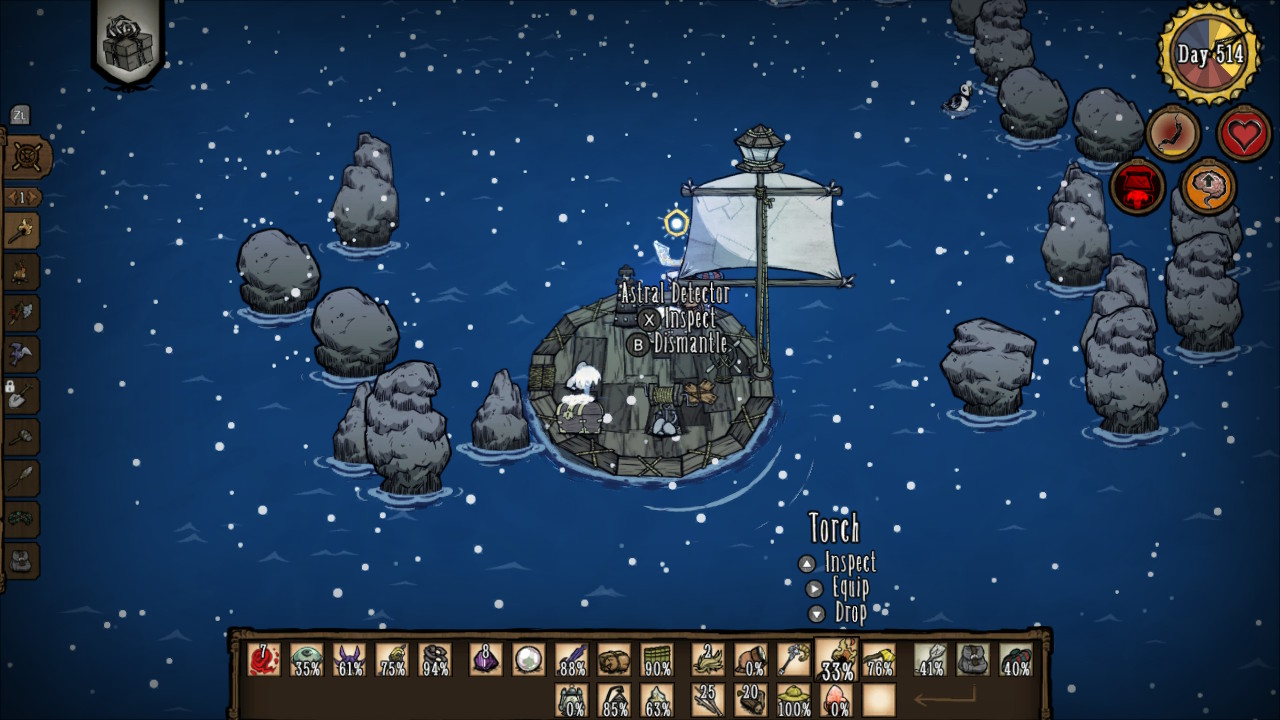Click the red heart health badge
Screen dimensions: 1280x720
coord(1244,134)
